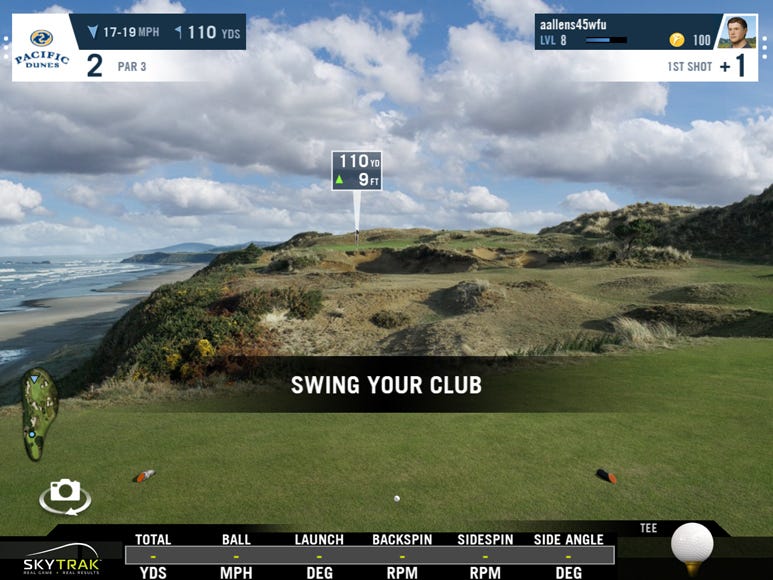Tap the Pacific Dunes course logo
The image size is (773, 580).
[42, 47]
